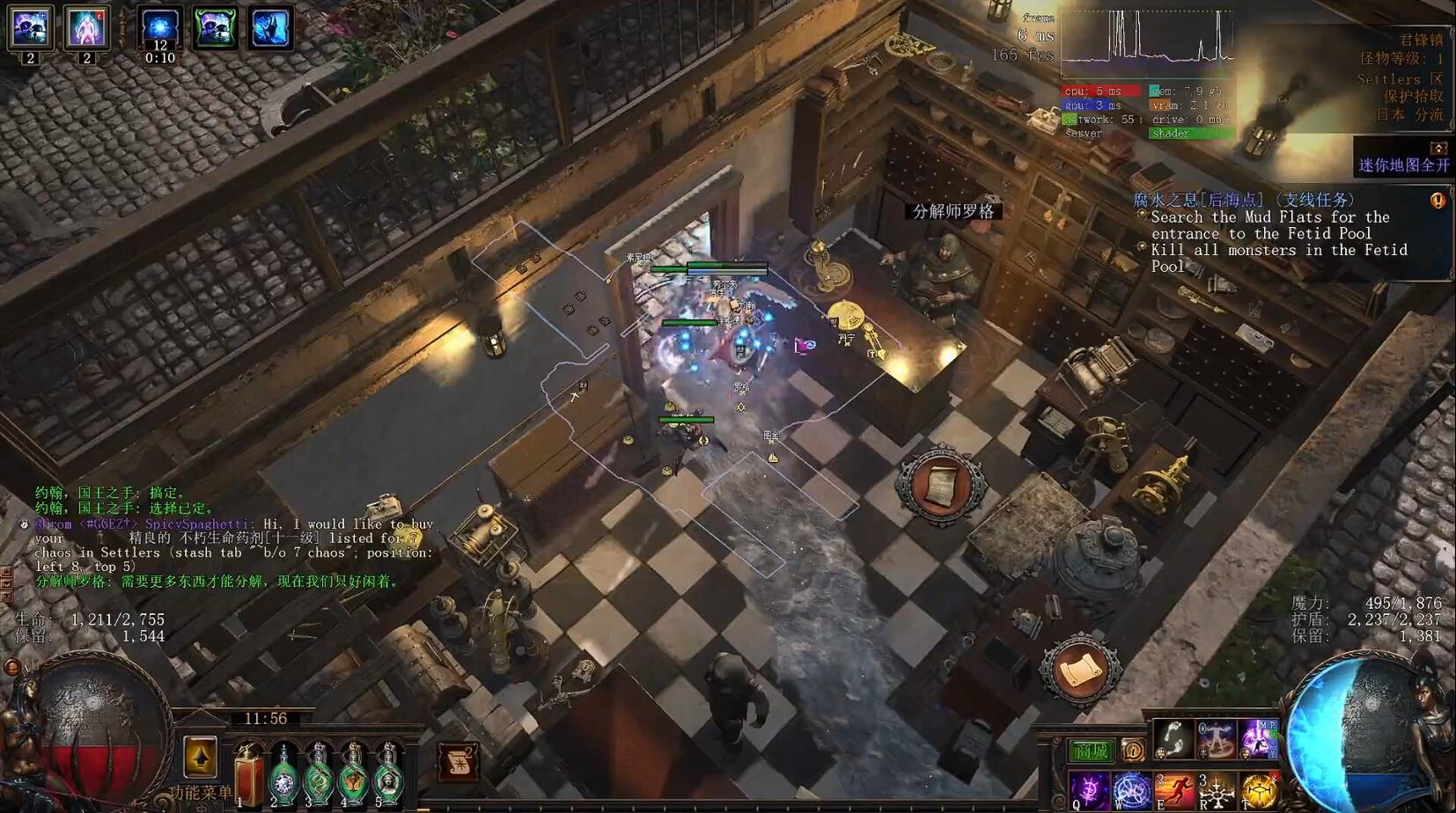The image size is (1456, 813).
Task: Activate the purple rune skill on Q
Action: 1090,791
